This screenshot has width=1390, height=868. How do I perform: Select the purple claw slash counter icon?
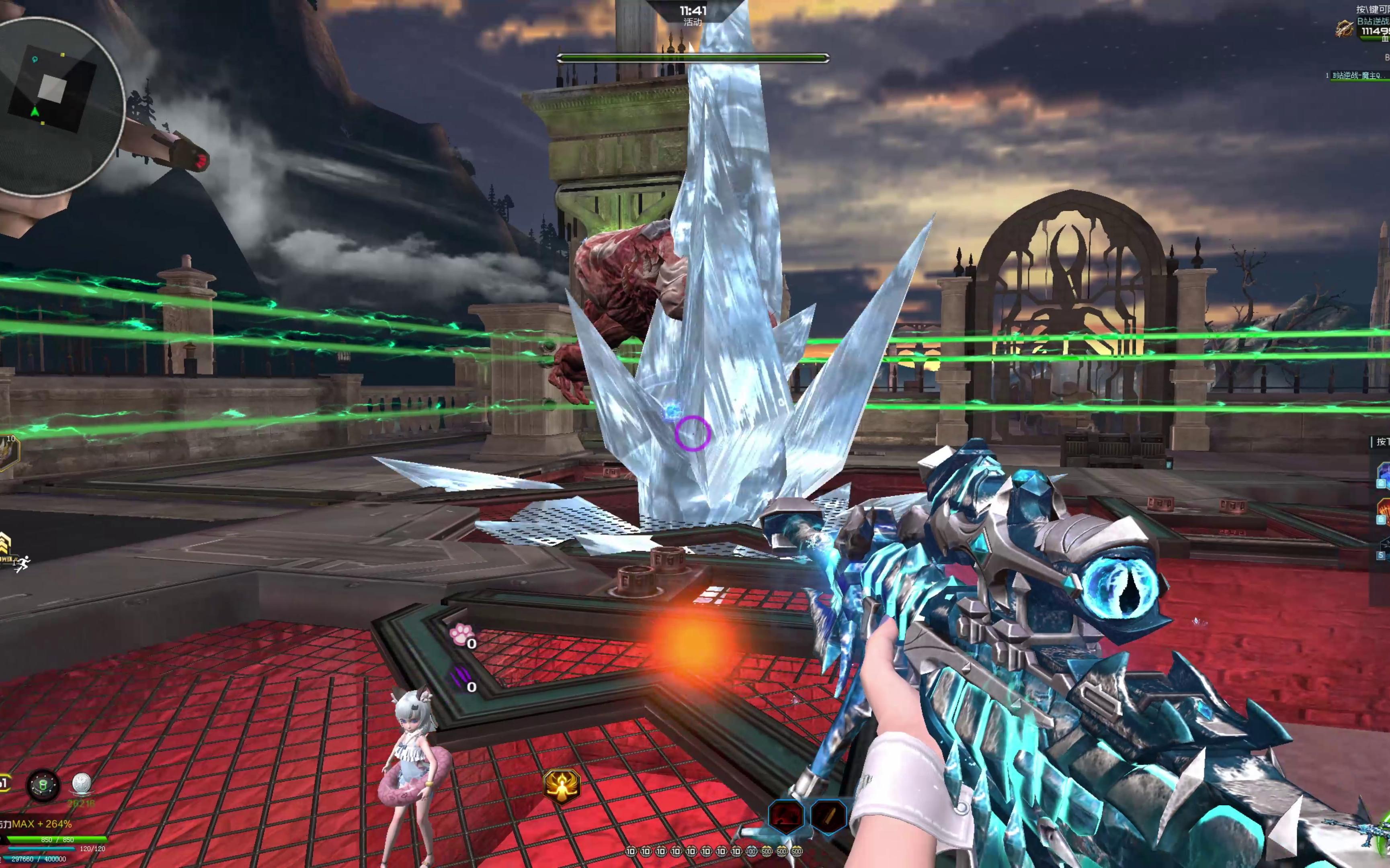(460, 679)
